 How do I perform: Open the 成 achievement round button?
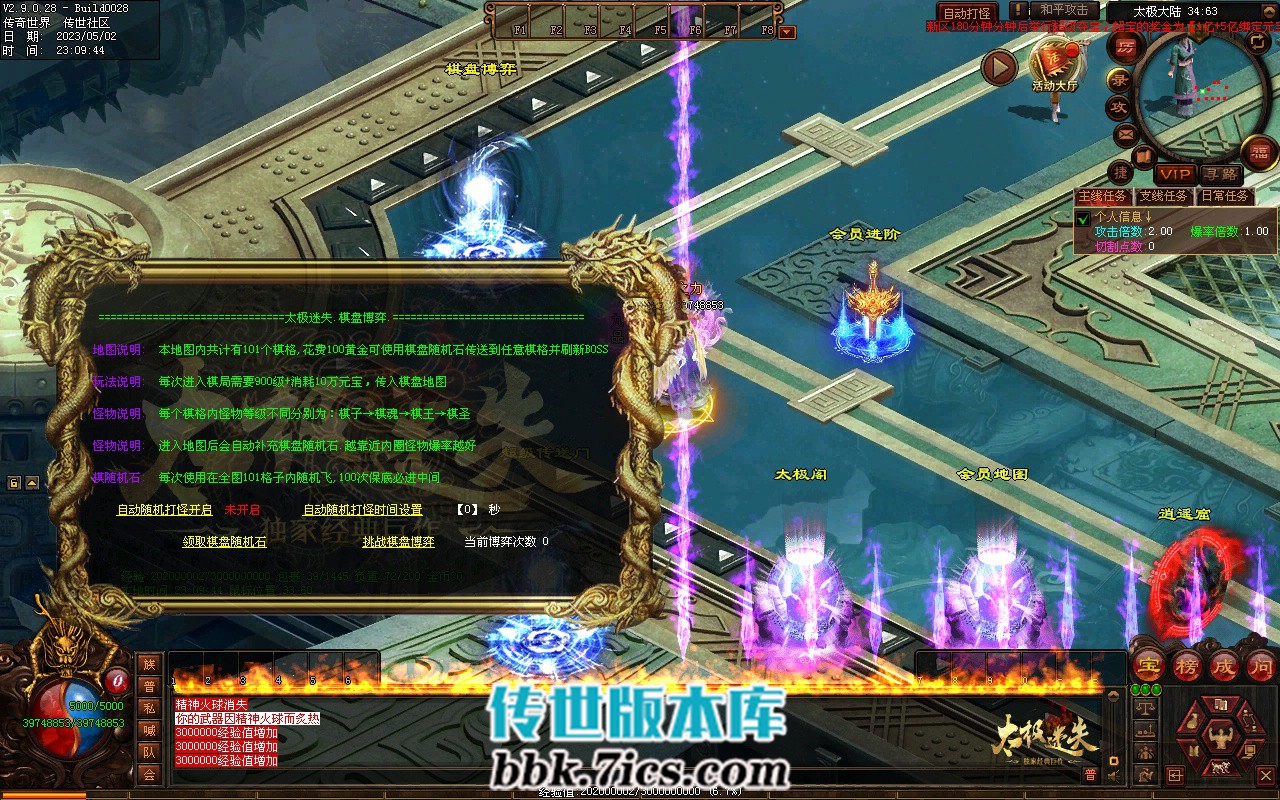click(x=1224, y=665)
